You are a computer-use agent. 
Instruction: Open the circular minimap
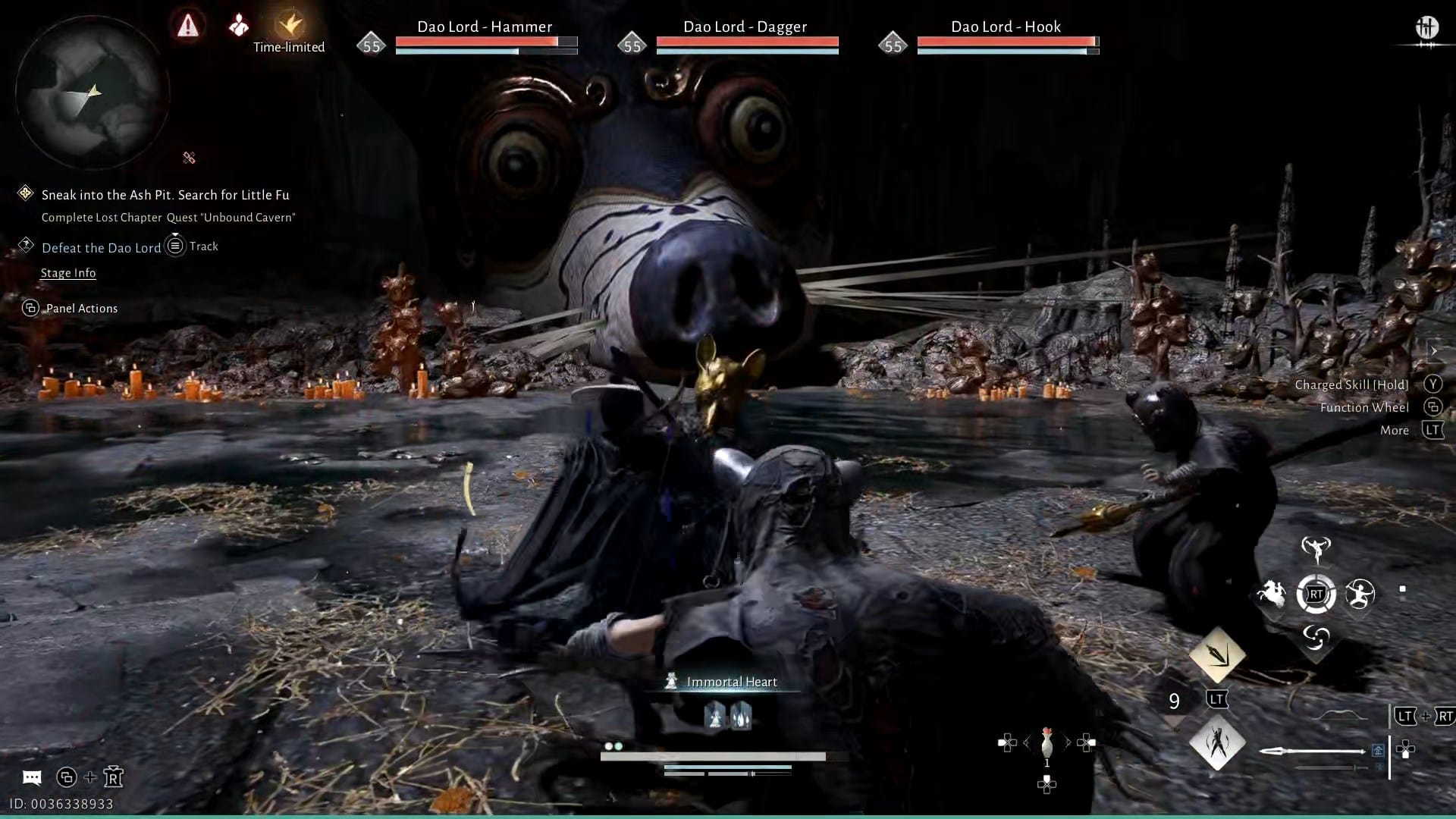tap(92, 93)
